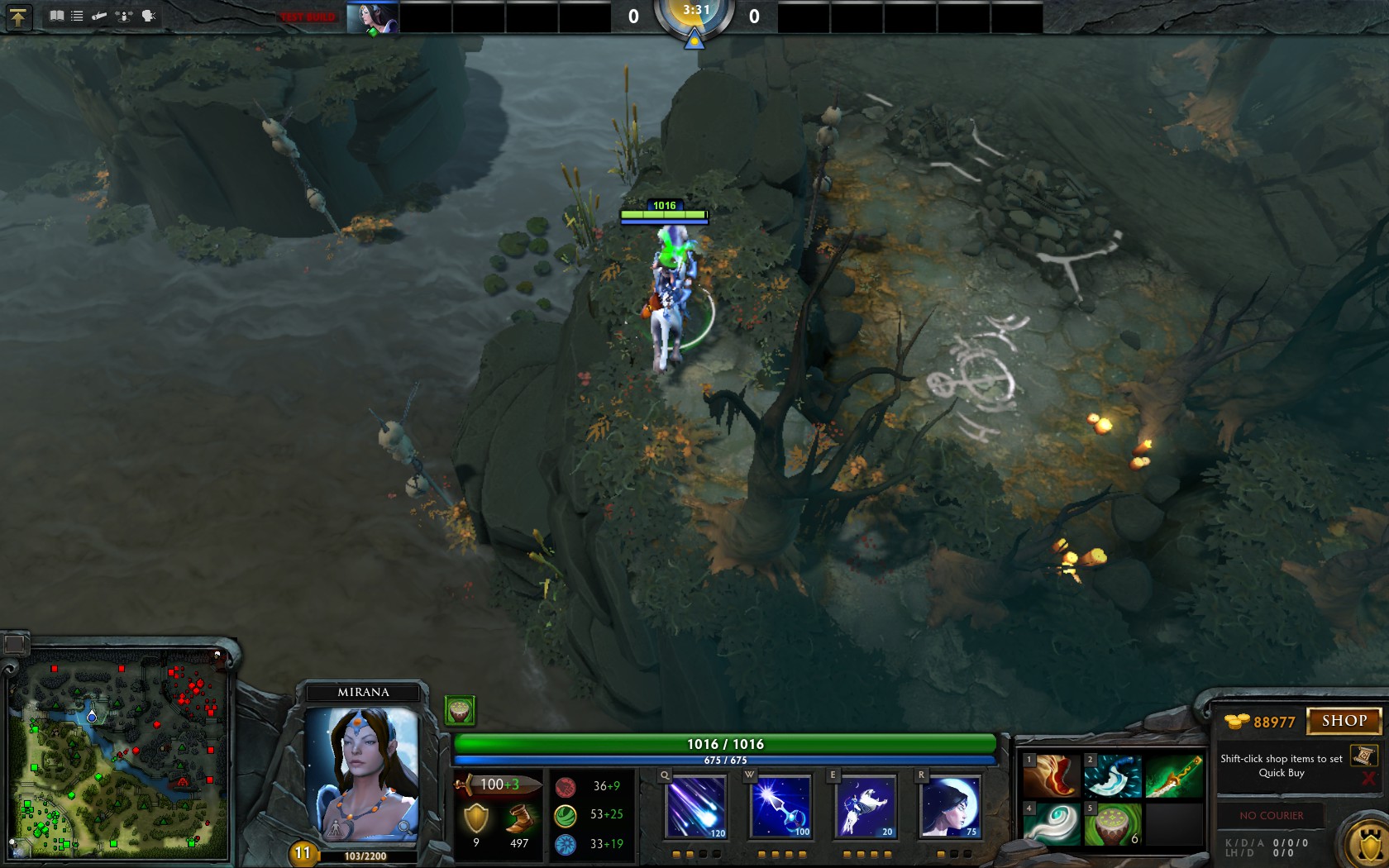Screen dimensions: 1389x868
Task: Click Mirana's icon in the top bar
Action: coord(372,17)
